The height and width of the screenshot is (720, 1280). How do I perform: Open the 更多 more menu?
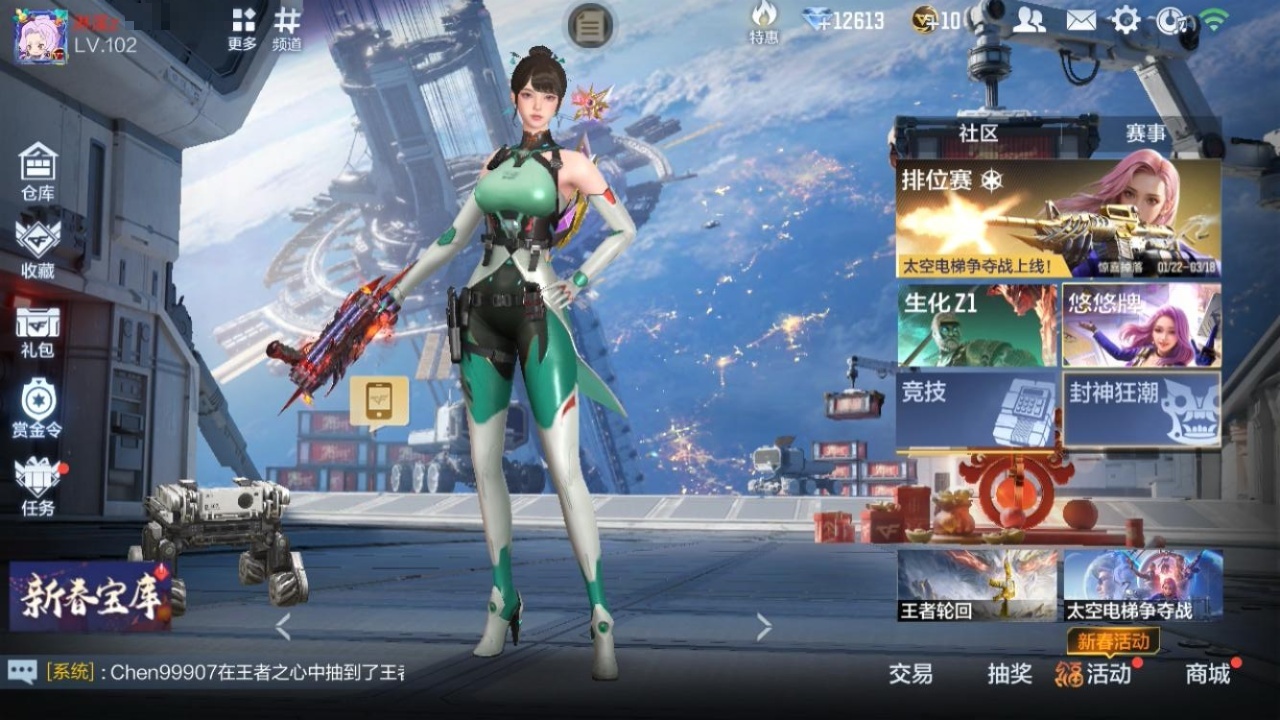(243, 28)
